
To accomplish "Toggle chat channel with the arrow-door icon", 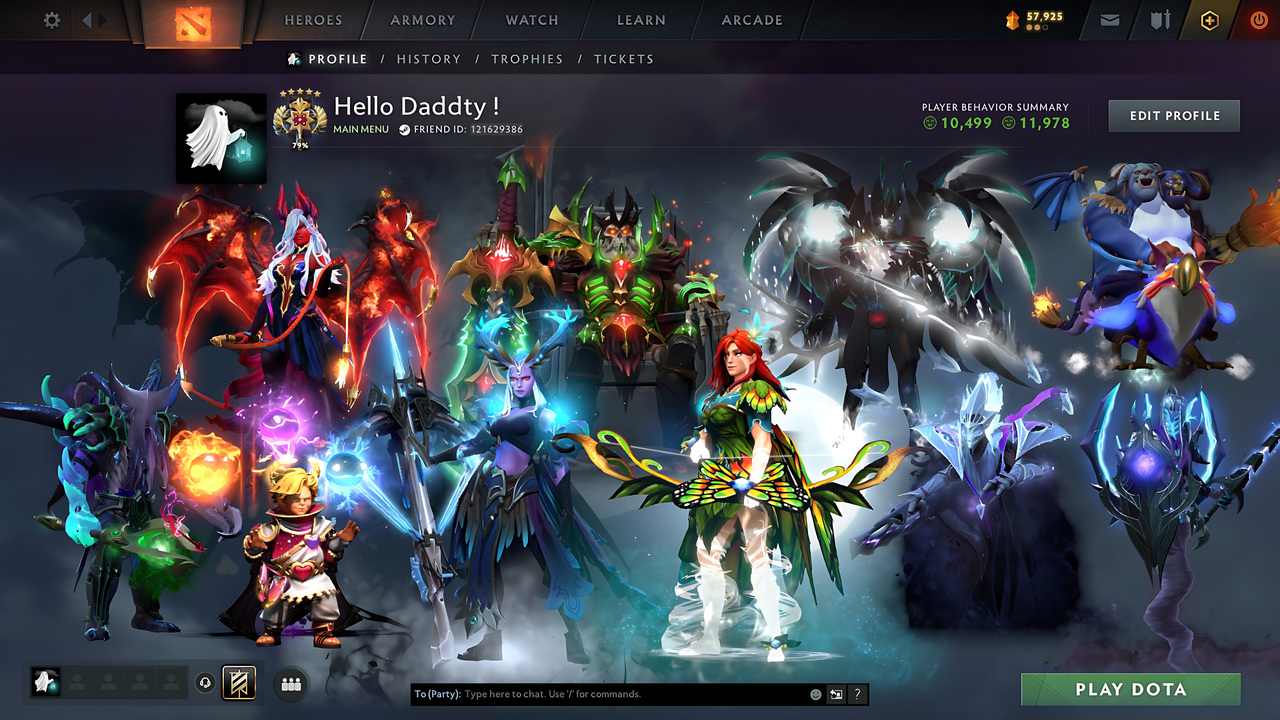I will [x=834, y=693].
